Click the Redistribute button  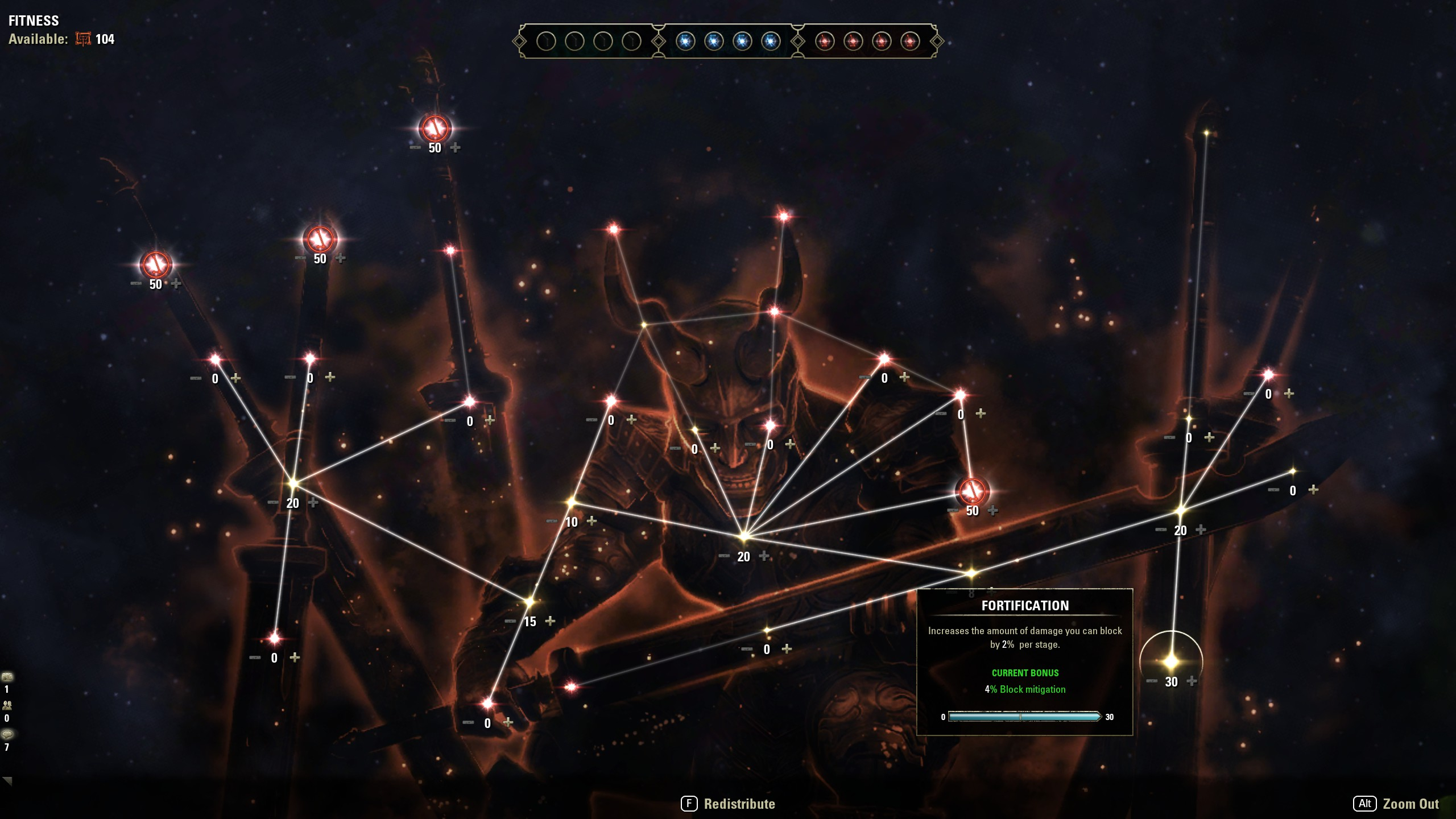(x=729, y=804)
